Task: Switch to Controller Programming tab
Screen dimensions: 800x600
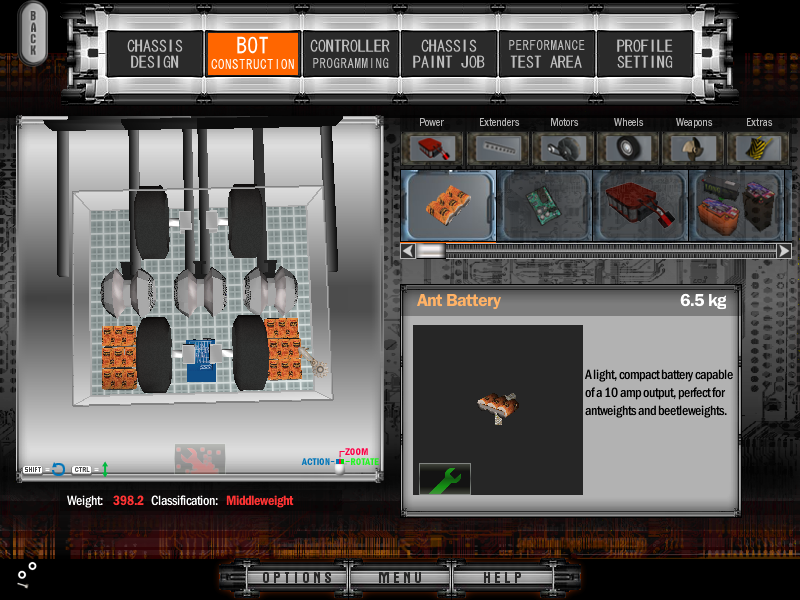Action: pos(350,54)
